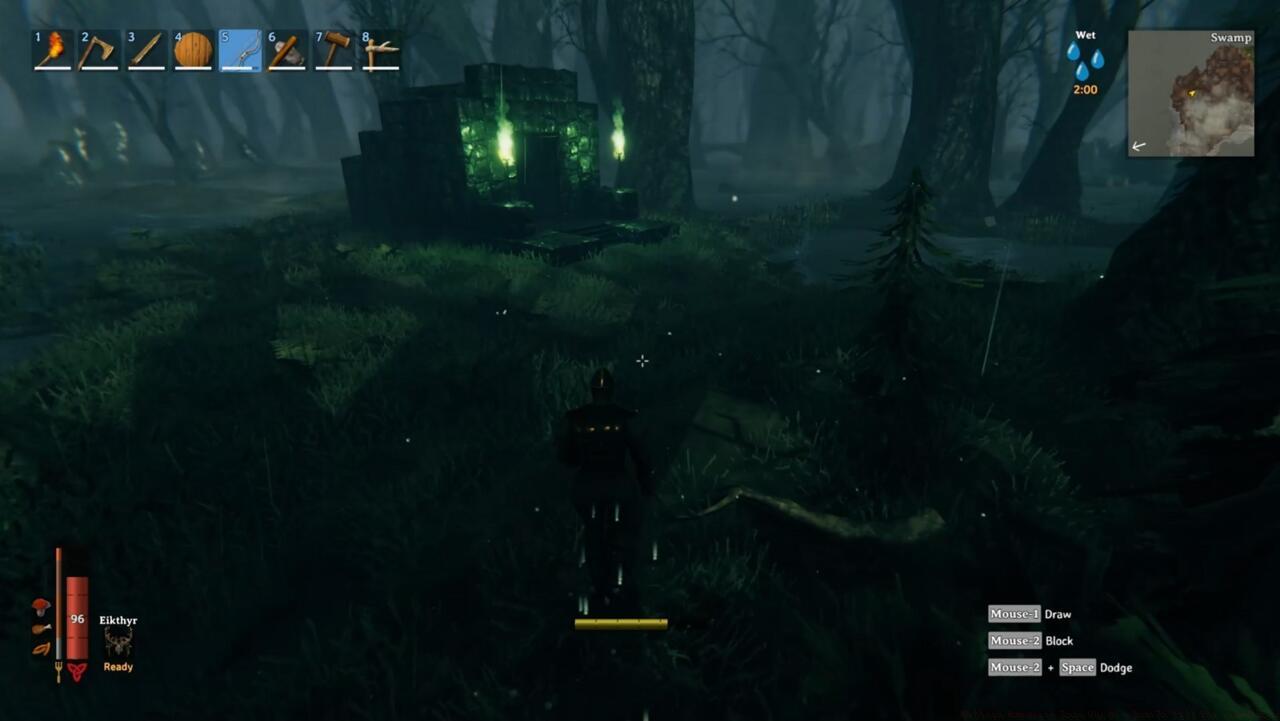Equip the hammer in hotbar slot 7

tap(336, 50)
